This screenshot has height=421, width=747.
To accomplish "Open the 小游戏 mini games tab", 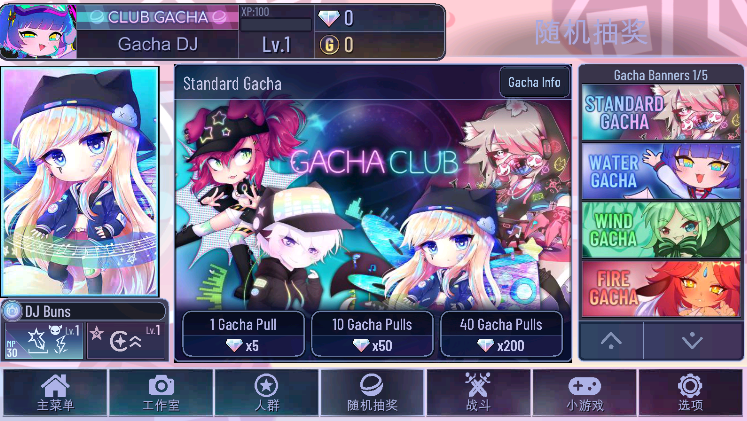I will coord(584,392).
